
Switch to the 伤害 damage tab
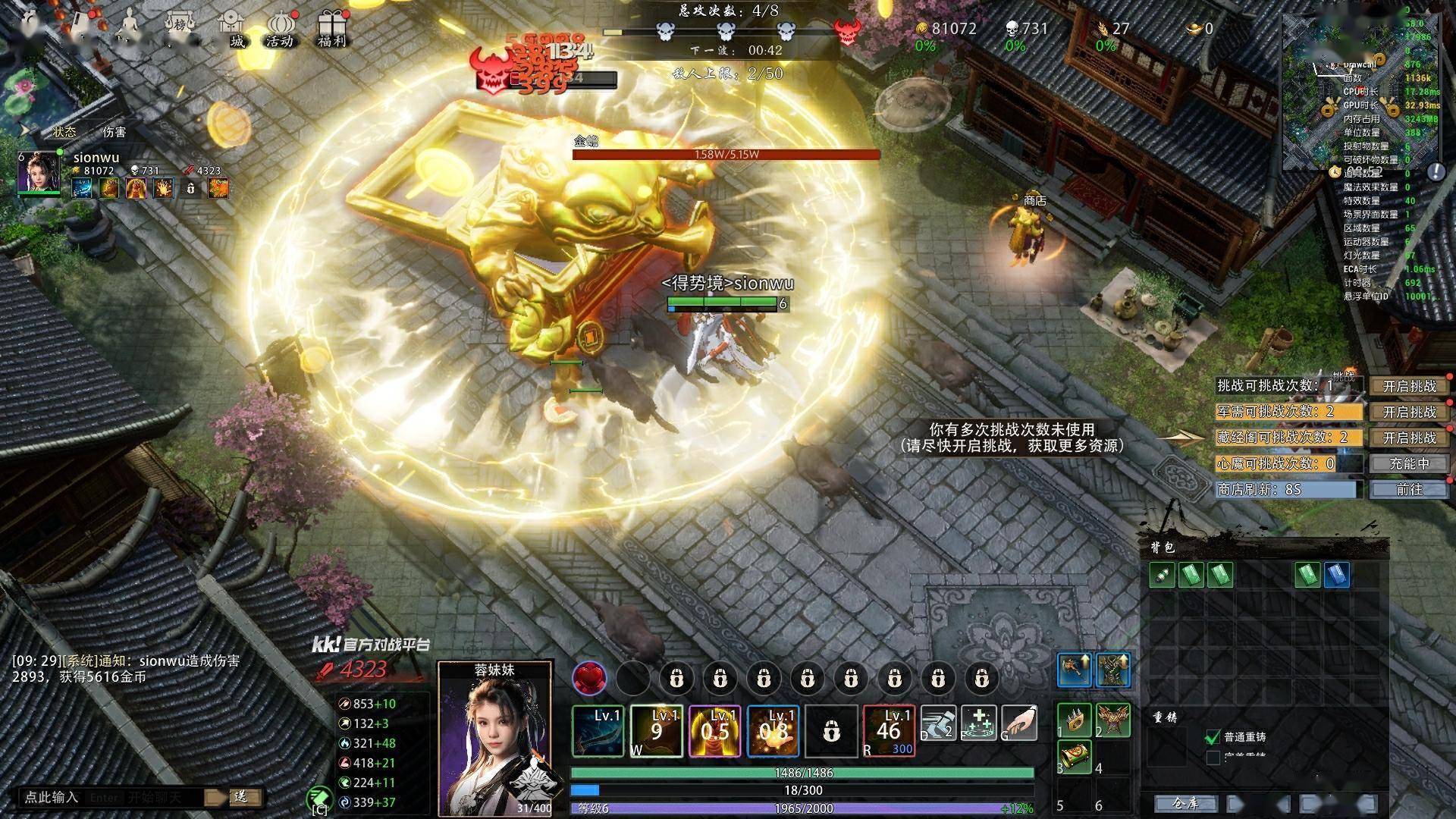115,132
